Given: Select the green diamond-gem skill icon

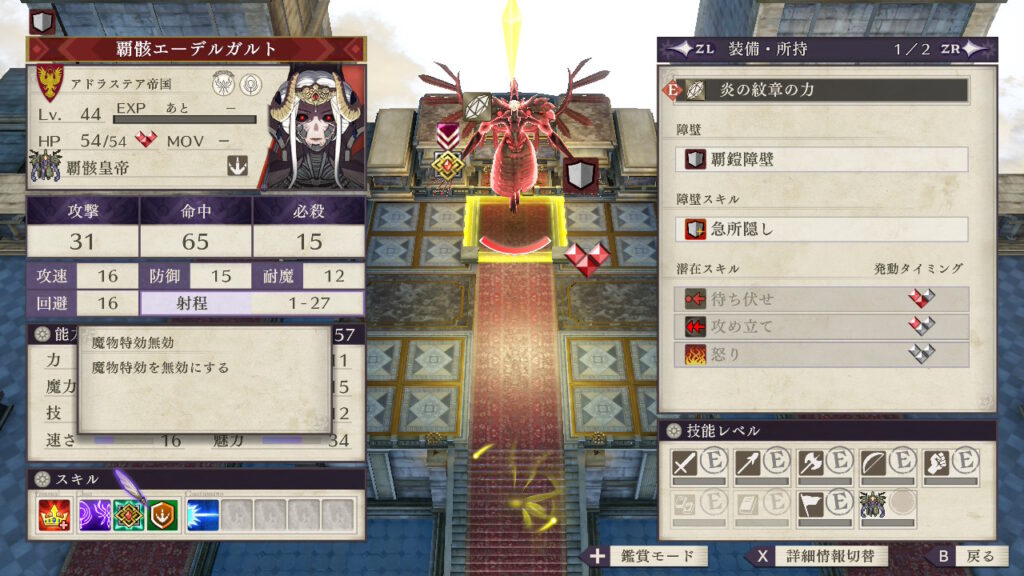Looking at the screenshot, I should (x=129, y=514).
